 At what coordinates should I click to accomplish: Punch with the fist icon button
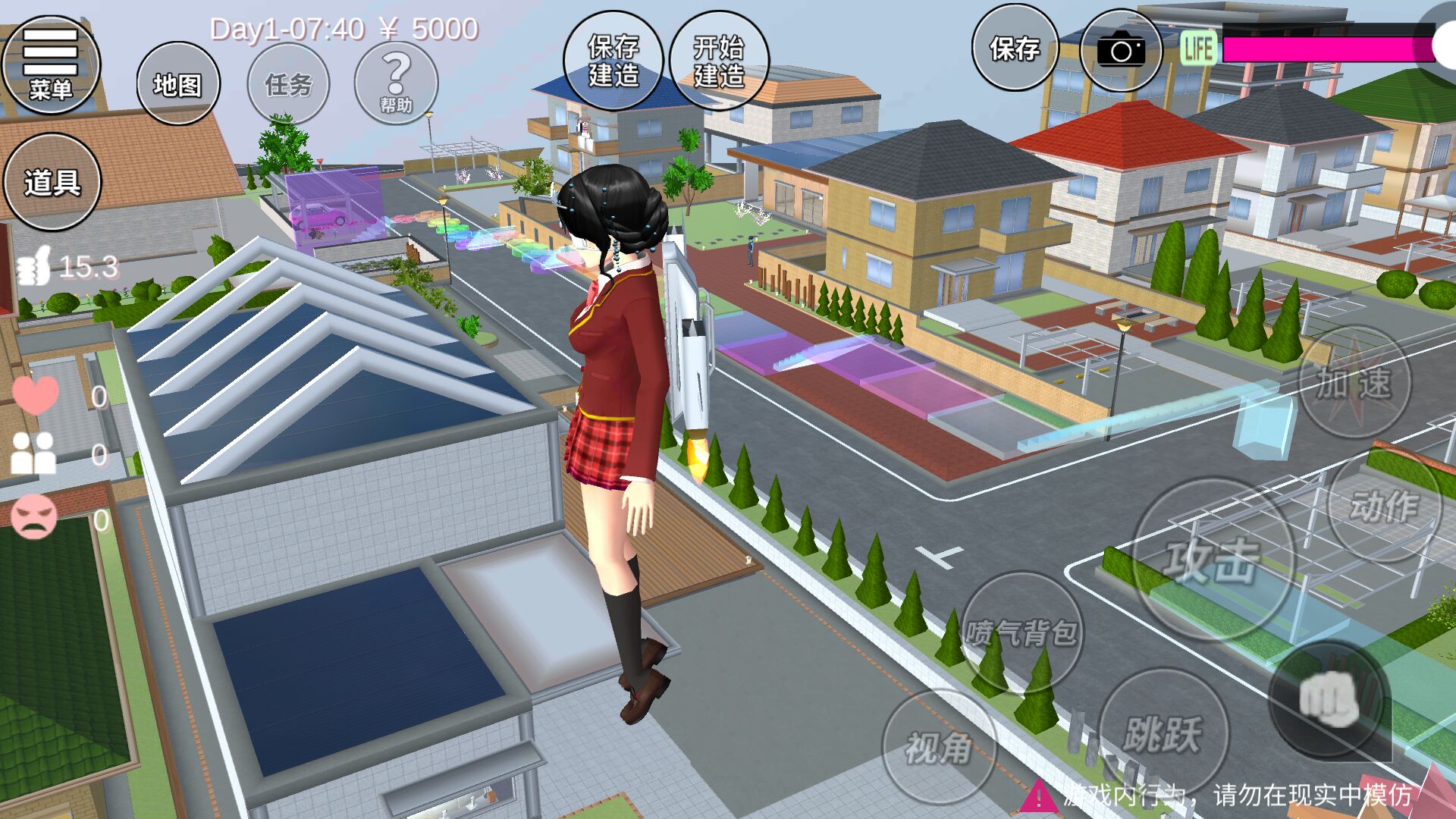click(1329, 699)
